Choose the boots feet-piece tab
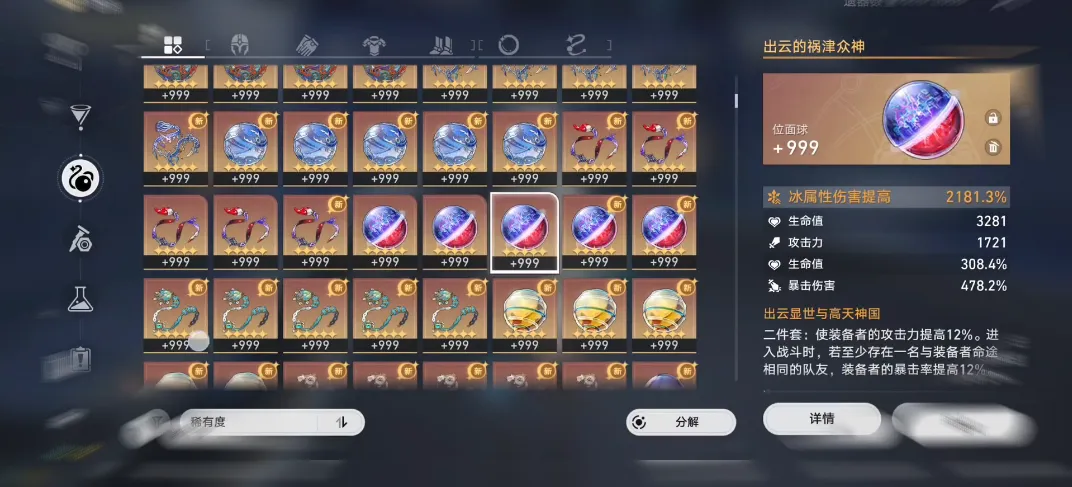Screen dimensions: 1072x487 (441, 44)
